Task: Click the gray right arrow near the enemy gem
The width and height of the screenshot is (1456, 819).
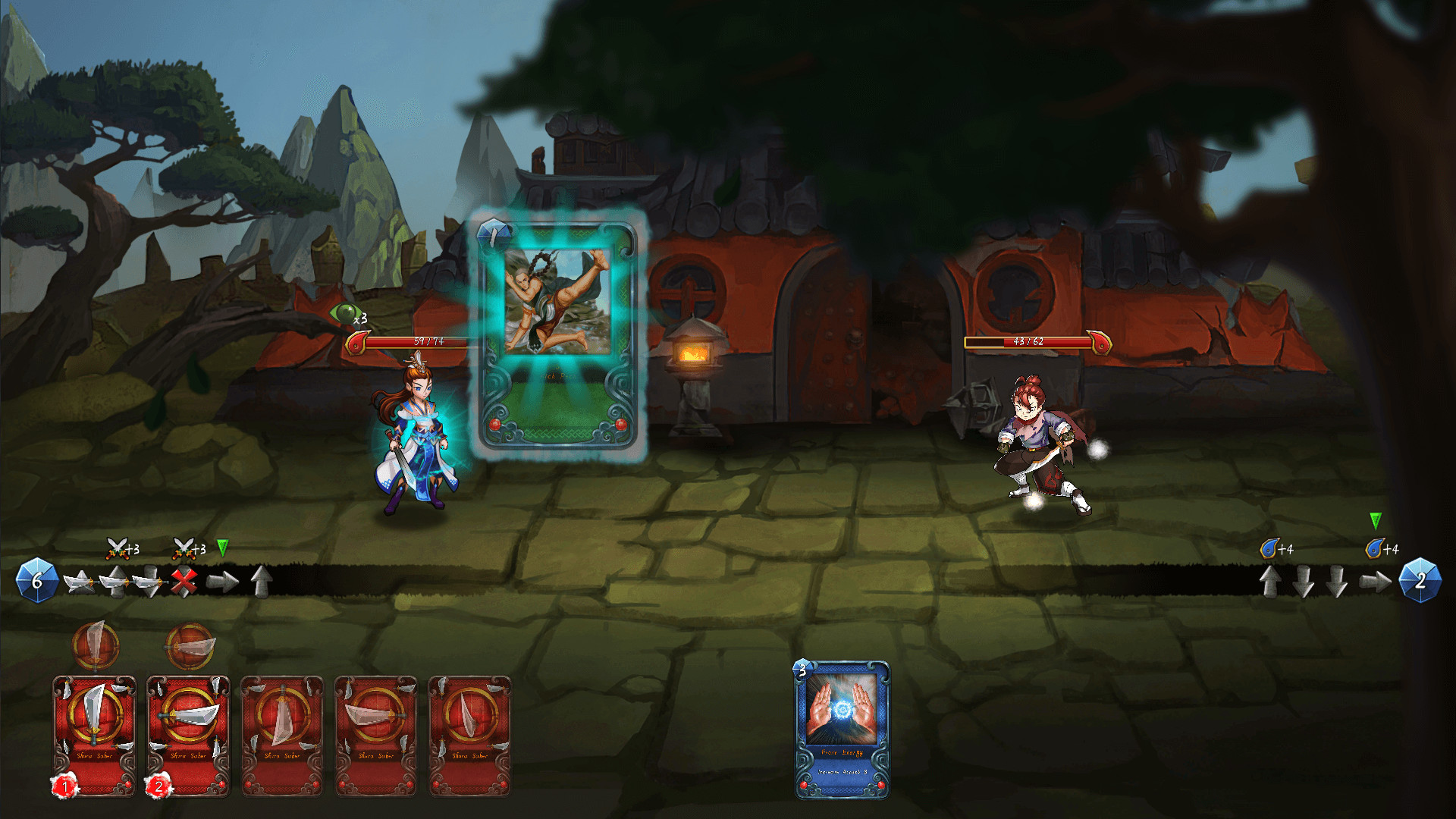Action: point(1375,582)
